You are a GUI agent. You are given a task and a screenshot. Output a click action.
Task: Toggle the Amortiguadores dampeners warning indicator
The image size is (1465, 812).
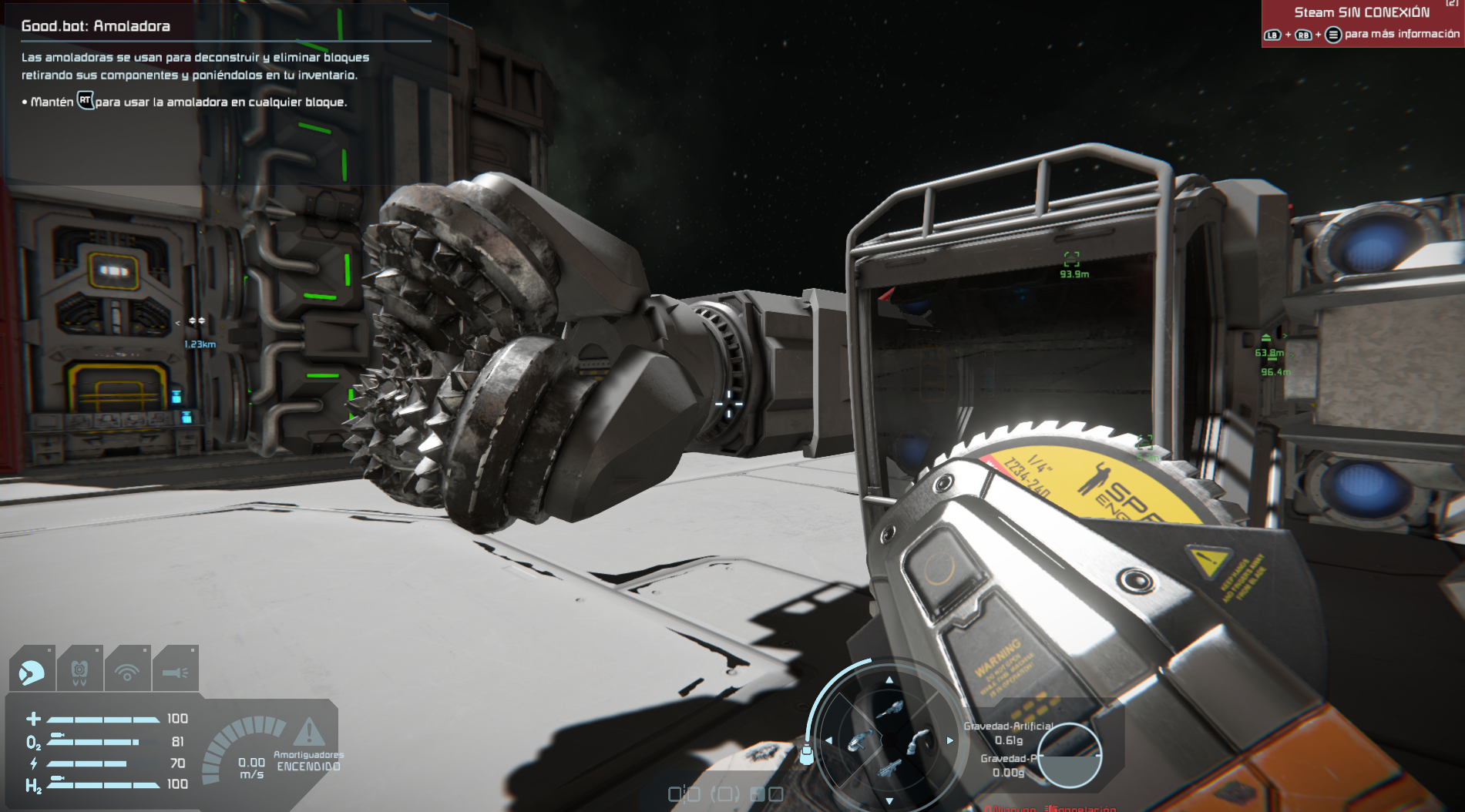[x=308, y=733]
